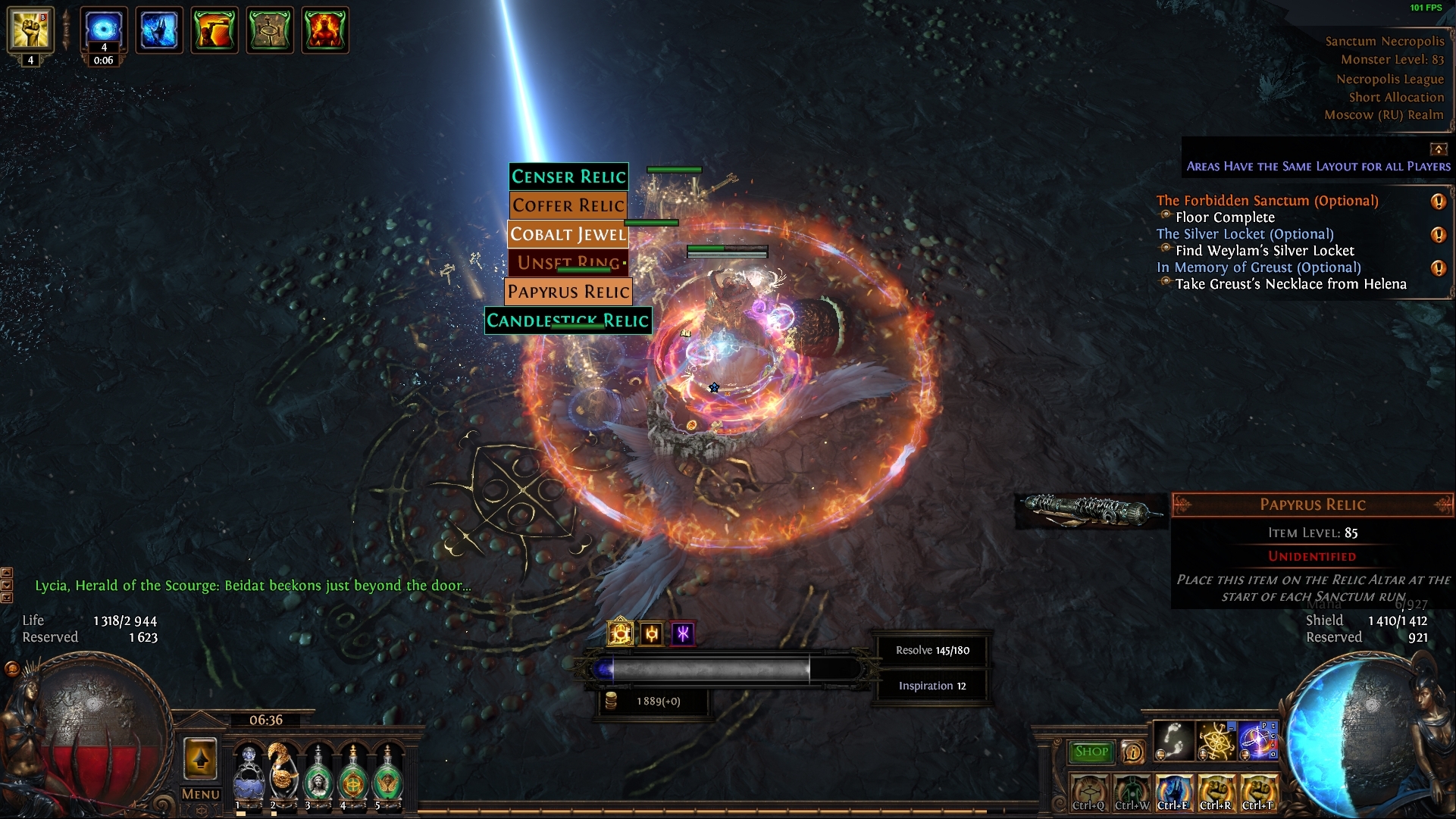
Task: Click the blue vortex buff icon
Action: pos(104,29)
